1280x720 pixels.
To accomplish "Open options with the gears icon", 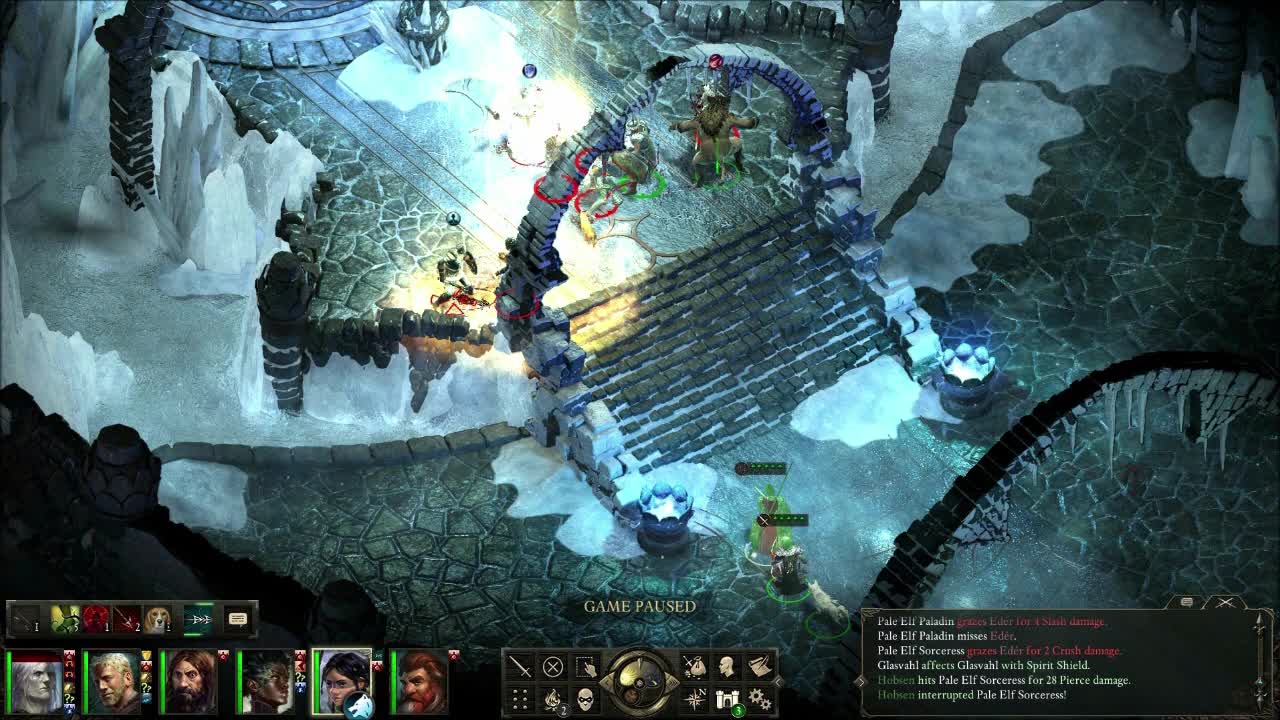I will tap(760, 698).
